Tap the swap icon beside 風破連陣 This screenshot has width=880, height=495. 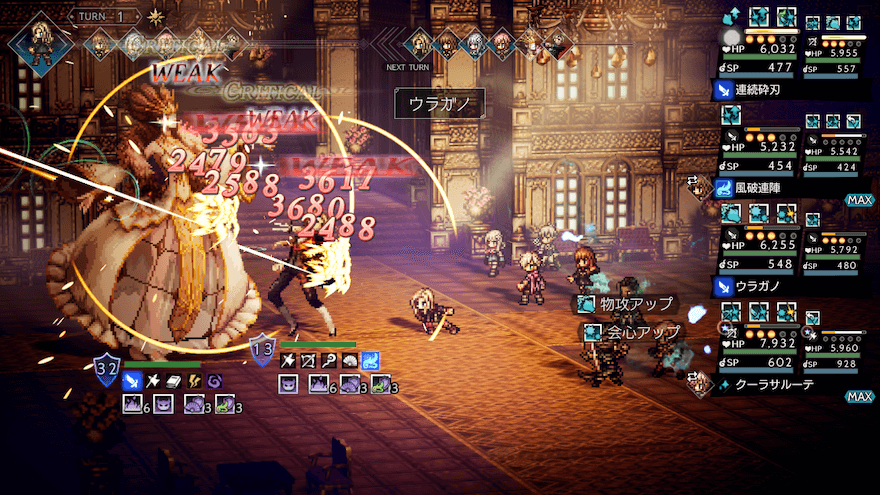[692, 183]
